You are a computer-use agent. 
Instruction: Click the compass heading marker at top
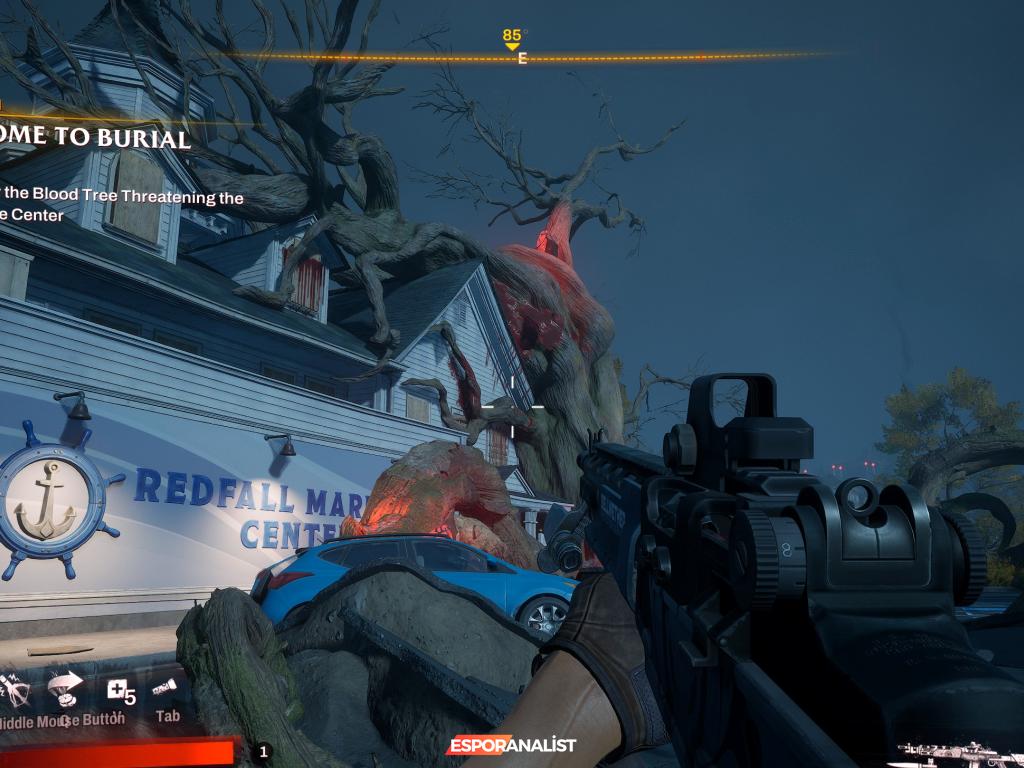[x=512, y=40]
